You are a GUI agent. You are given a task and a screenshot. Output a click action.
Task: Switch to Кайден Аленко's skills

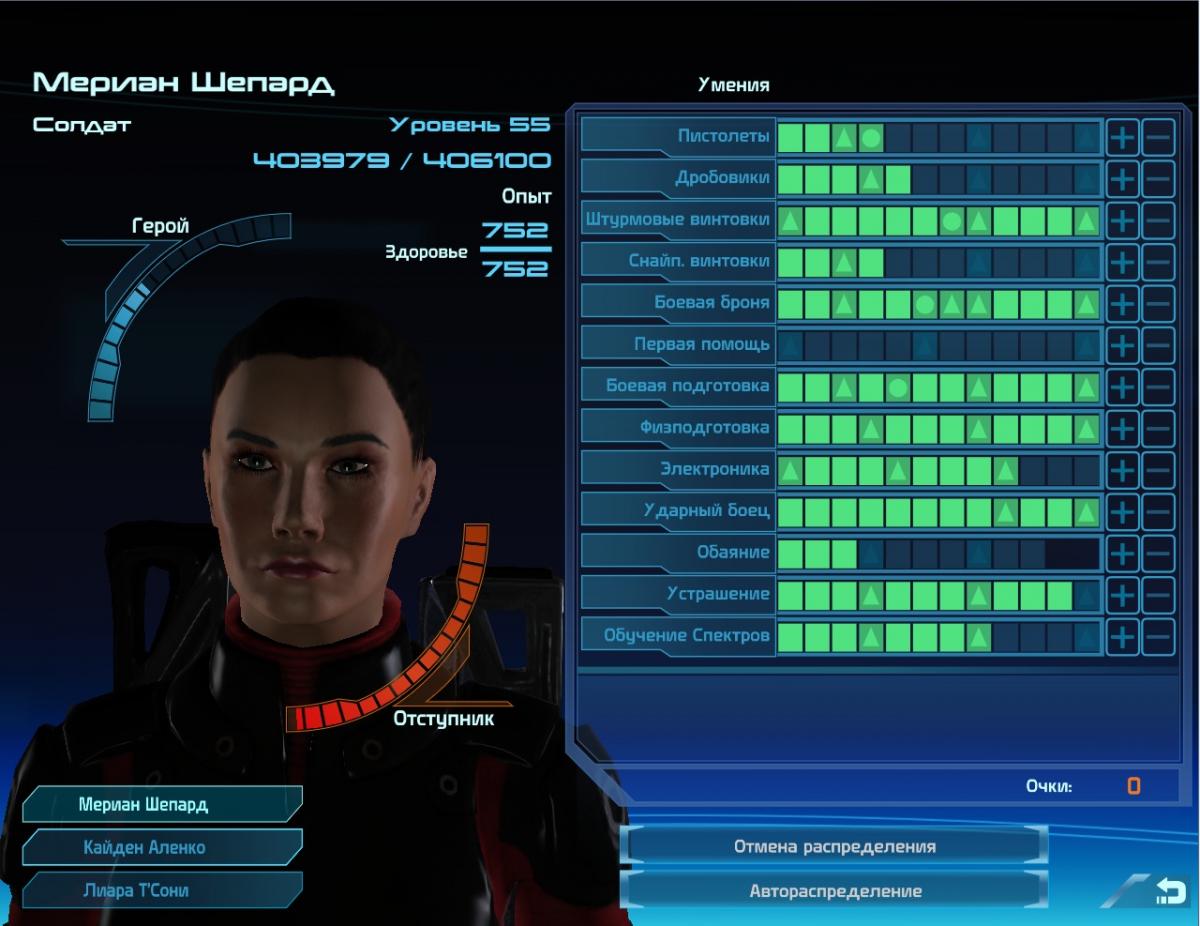pos(162,847)
